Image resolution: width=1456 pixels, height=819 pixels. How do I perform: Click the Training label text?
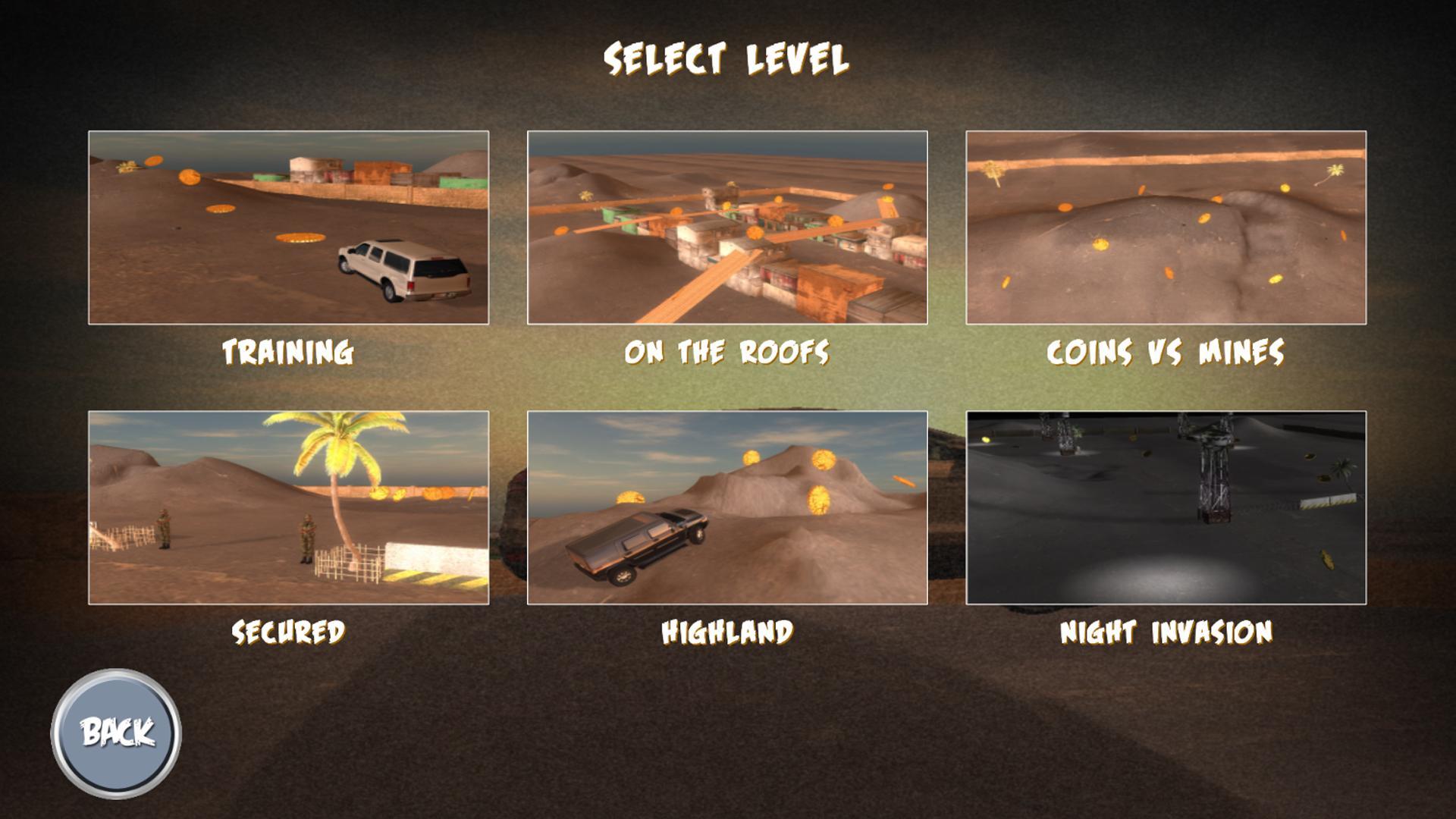click(290, 350)
